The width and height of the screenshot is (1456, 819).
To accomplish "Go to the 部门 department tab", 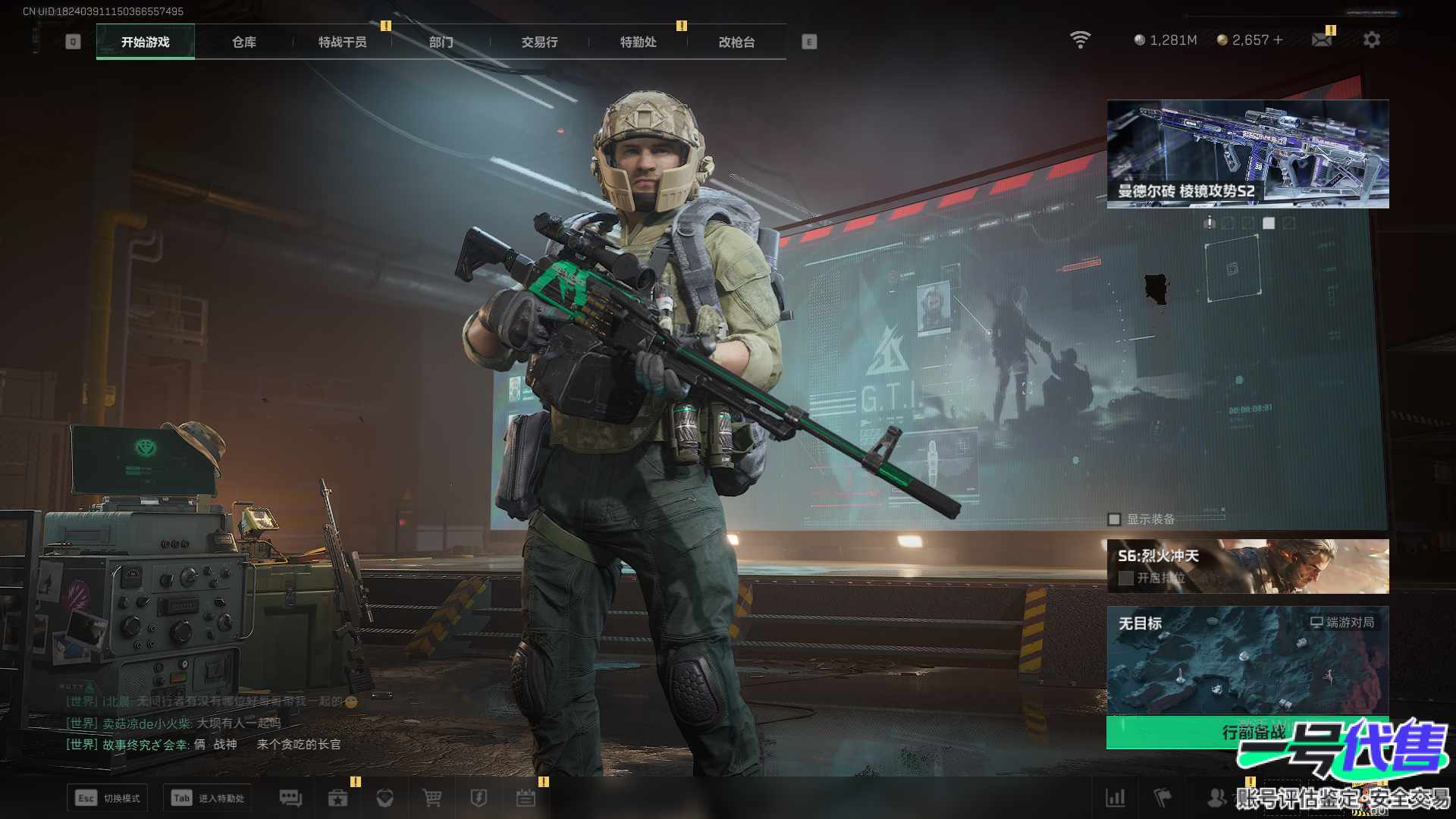I will click(441, 42).
